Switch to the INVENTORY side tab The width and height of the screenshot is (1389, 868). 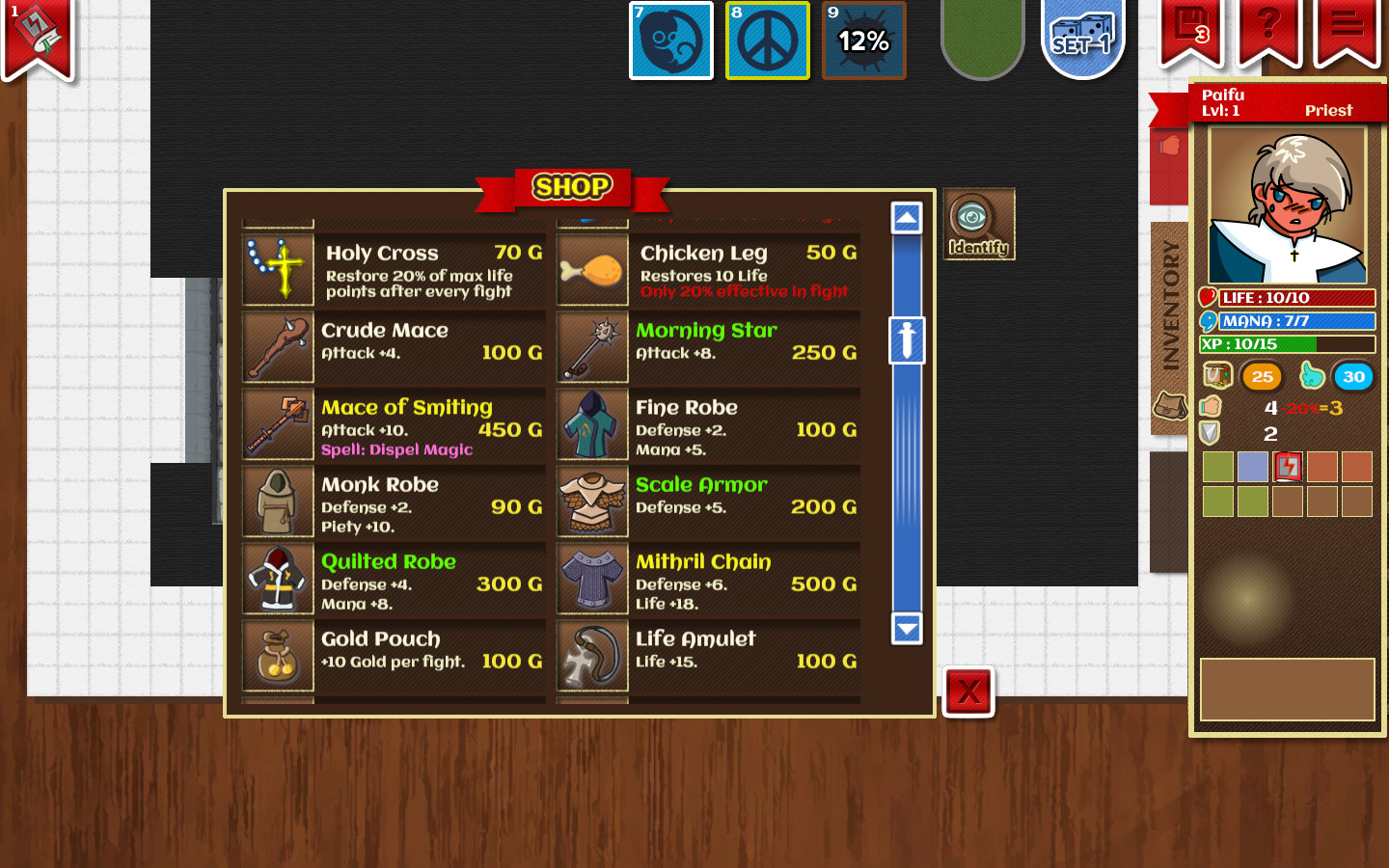(x=1170, y=294)
